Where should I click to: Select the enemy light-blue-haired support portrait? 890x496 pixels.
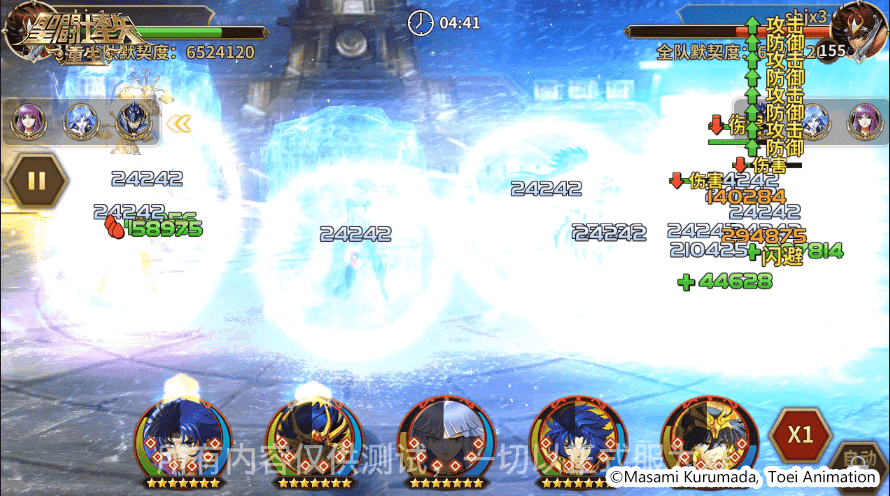pyautogui.click(x=813, y=122)
